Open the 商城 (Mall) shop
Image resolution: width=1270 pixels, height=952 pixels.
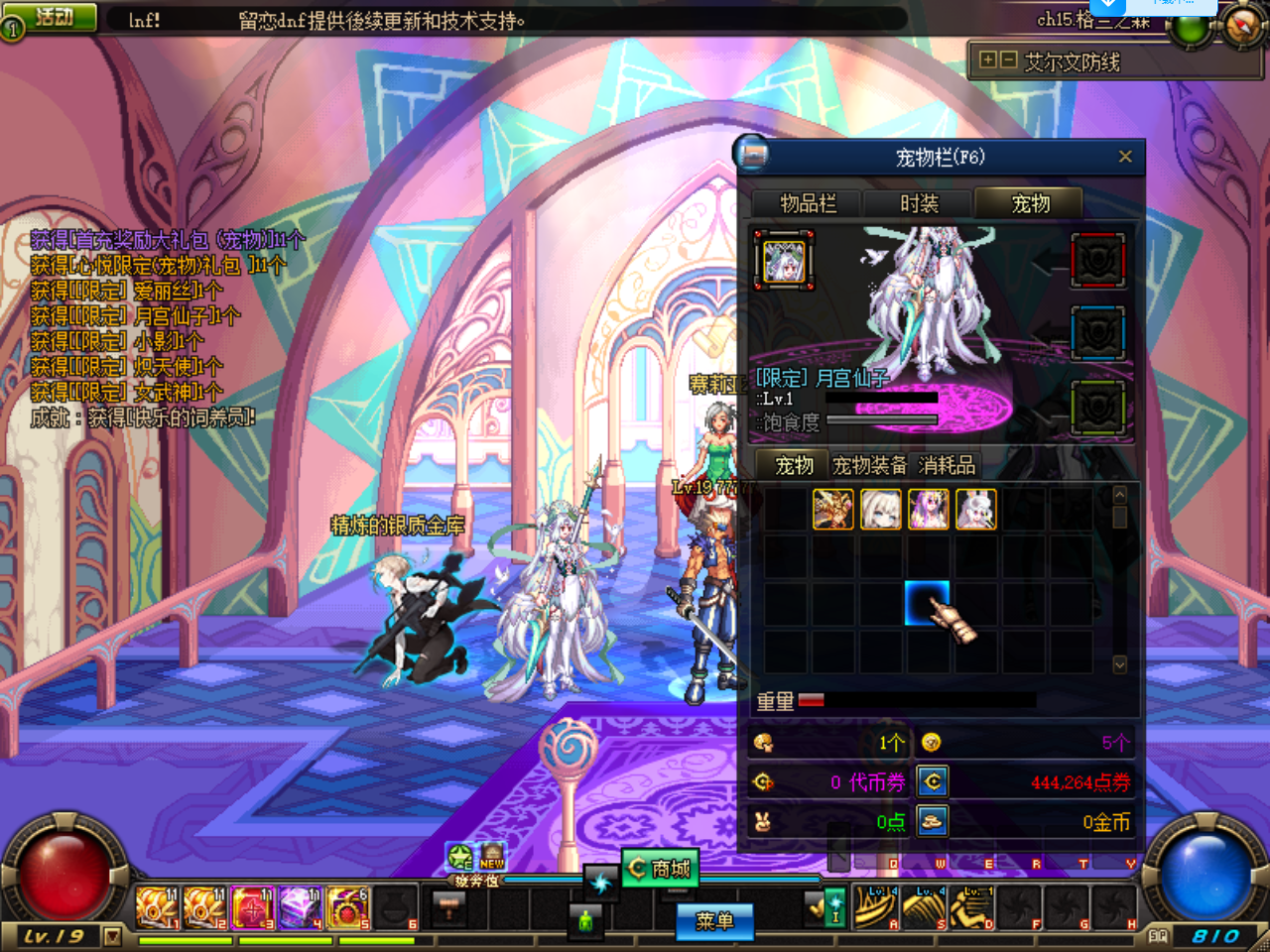[x=659, y=866]
